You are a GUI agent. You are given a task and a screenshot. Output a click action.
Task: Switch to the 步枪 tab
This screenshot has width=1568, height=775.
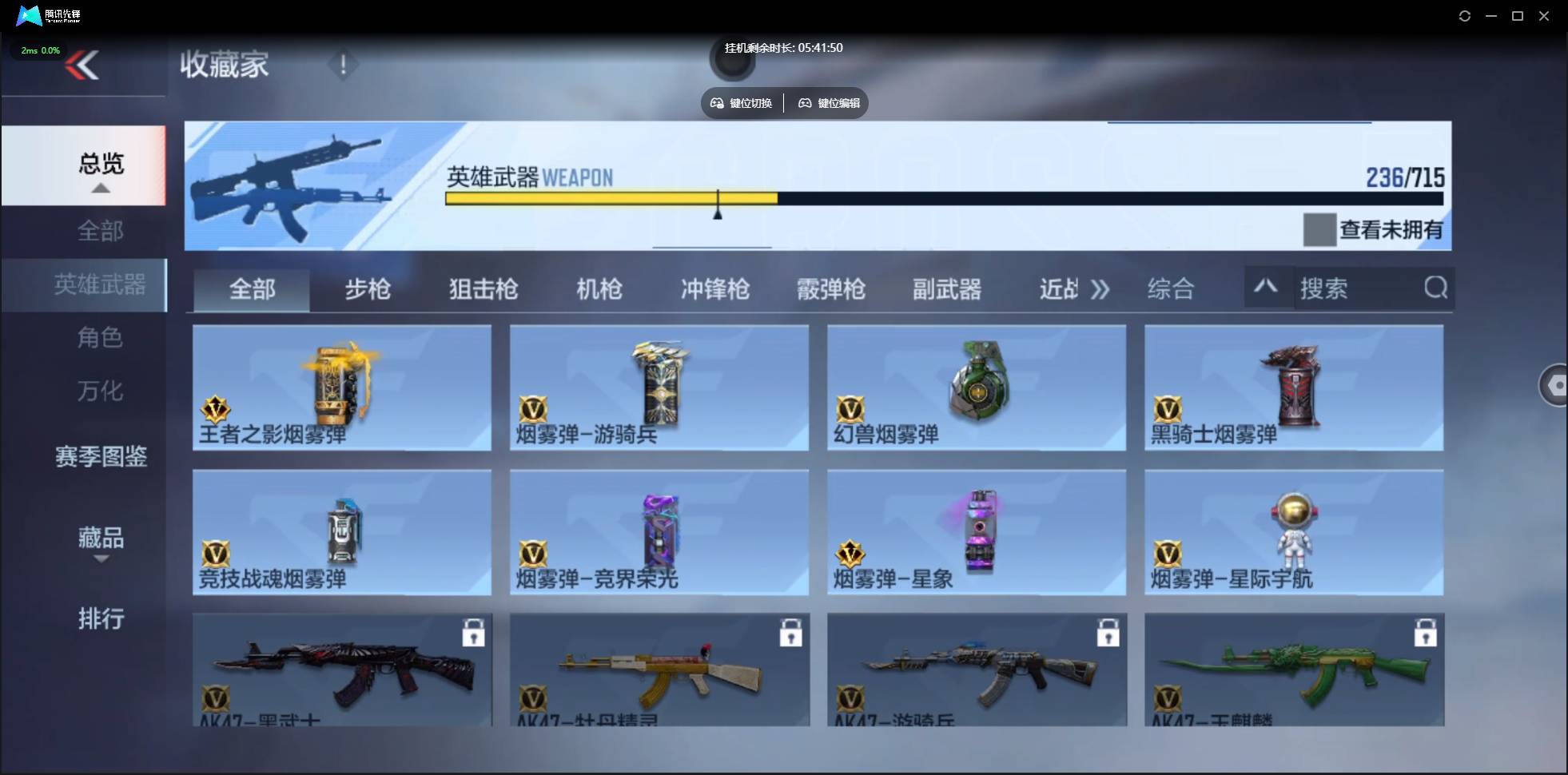tap(368, 289)
